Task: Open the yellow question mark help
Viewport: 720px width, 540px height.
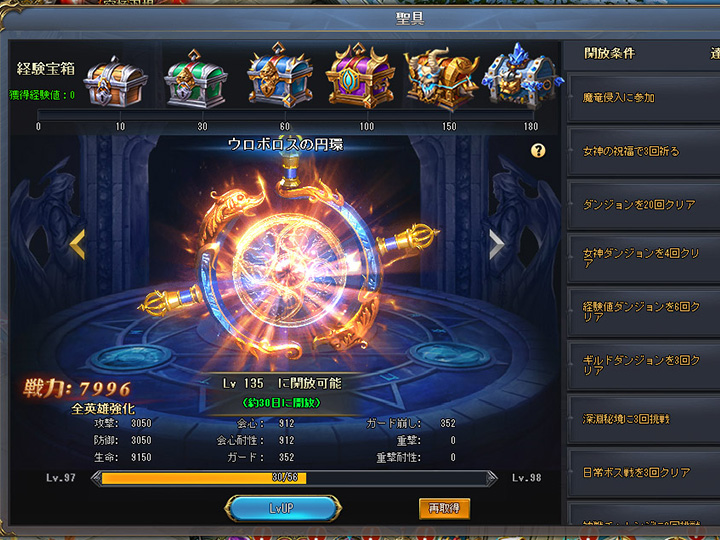Action: 538,151
